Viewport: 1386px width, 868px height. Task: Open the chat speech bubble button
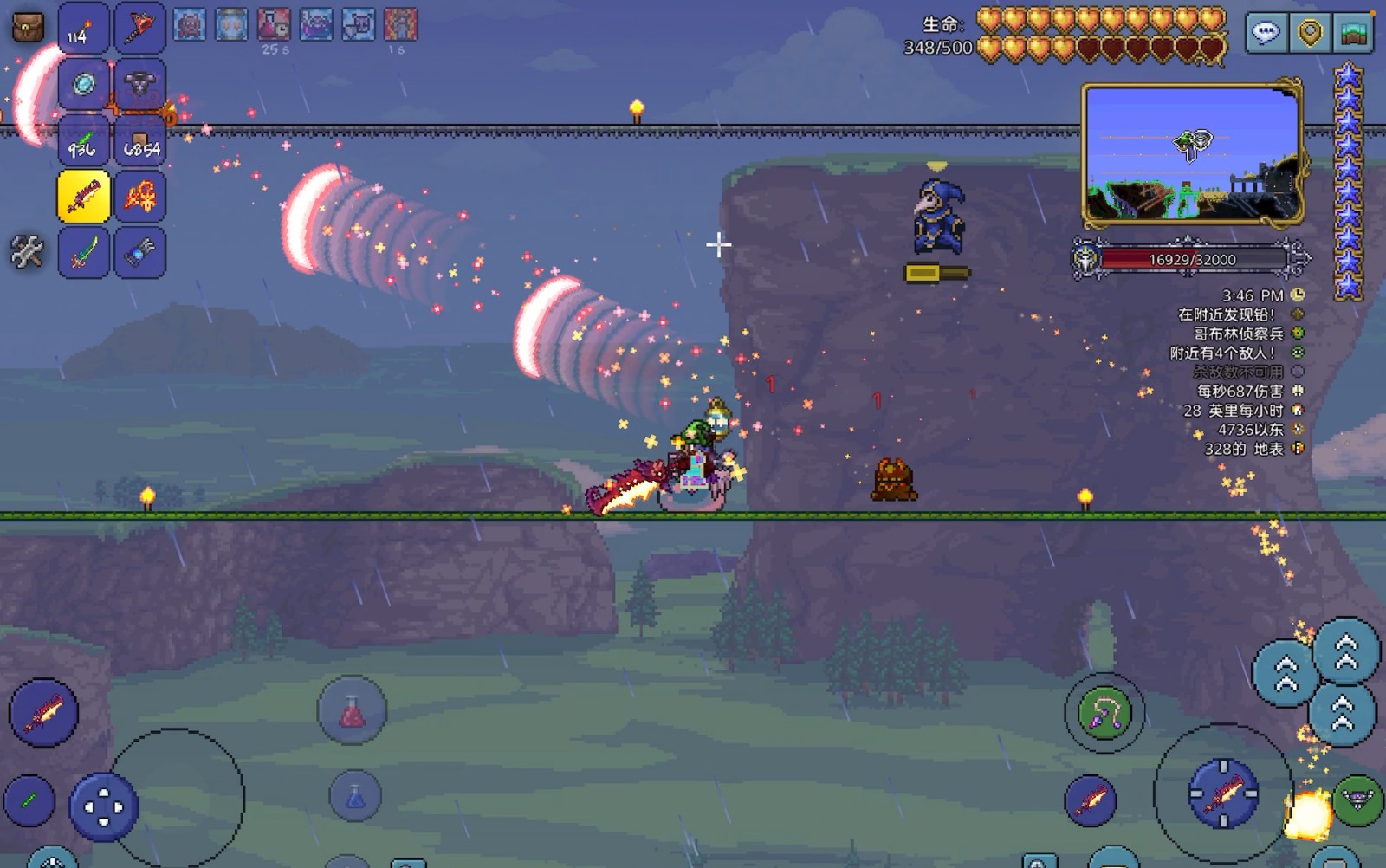click(x=1266, y=34)
